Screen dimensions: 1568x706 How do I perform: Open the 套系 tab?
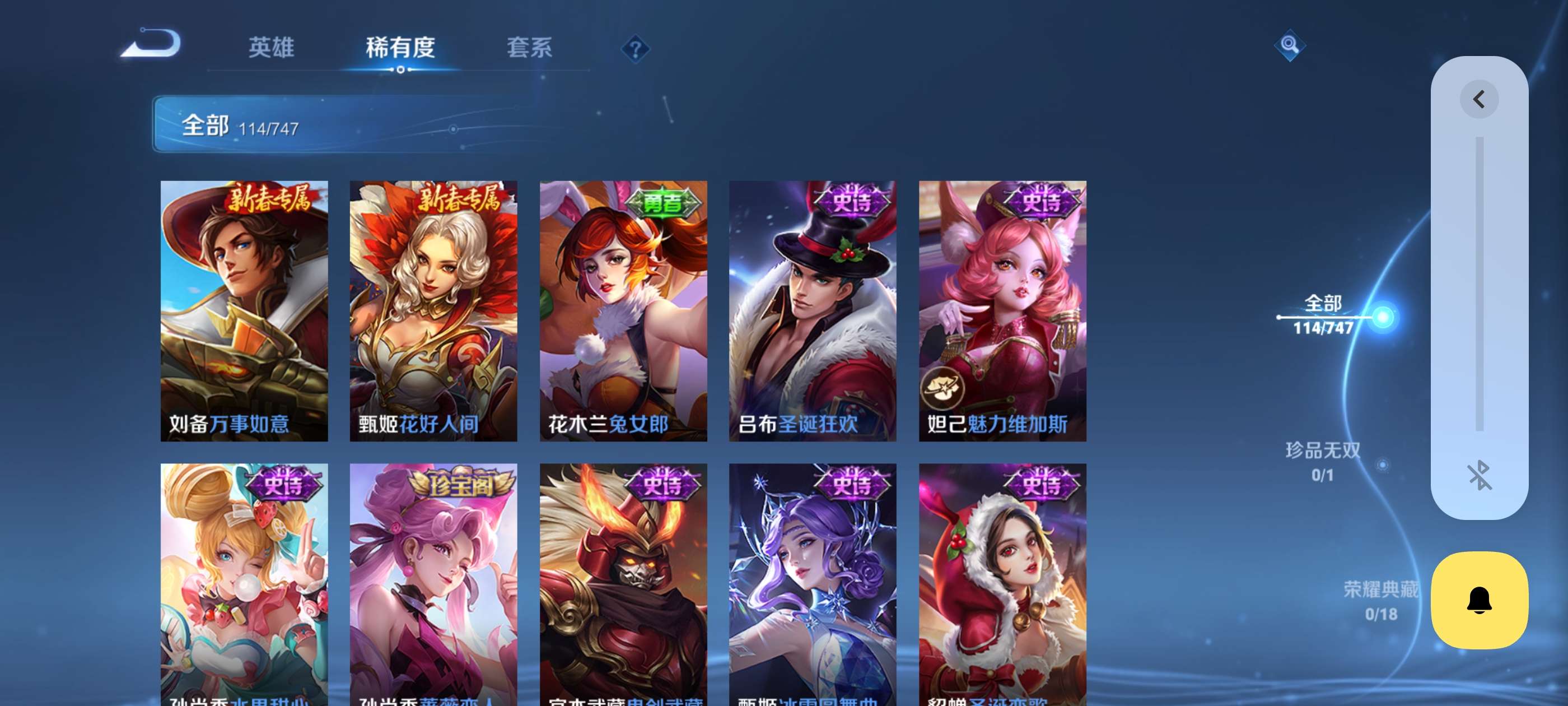click(530, 48)
